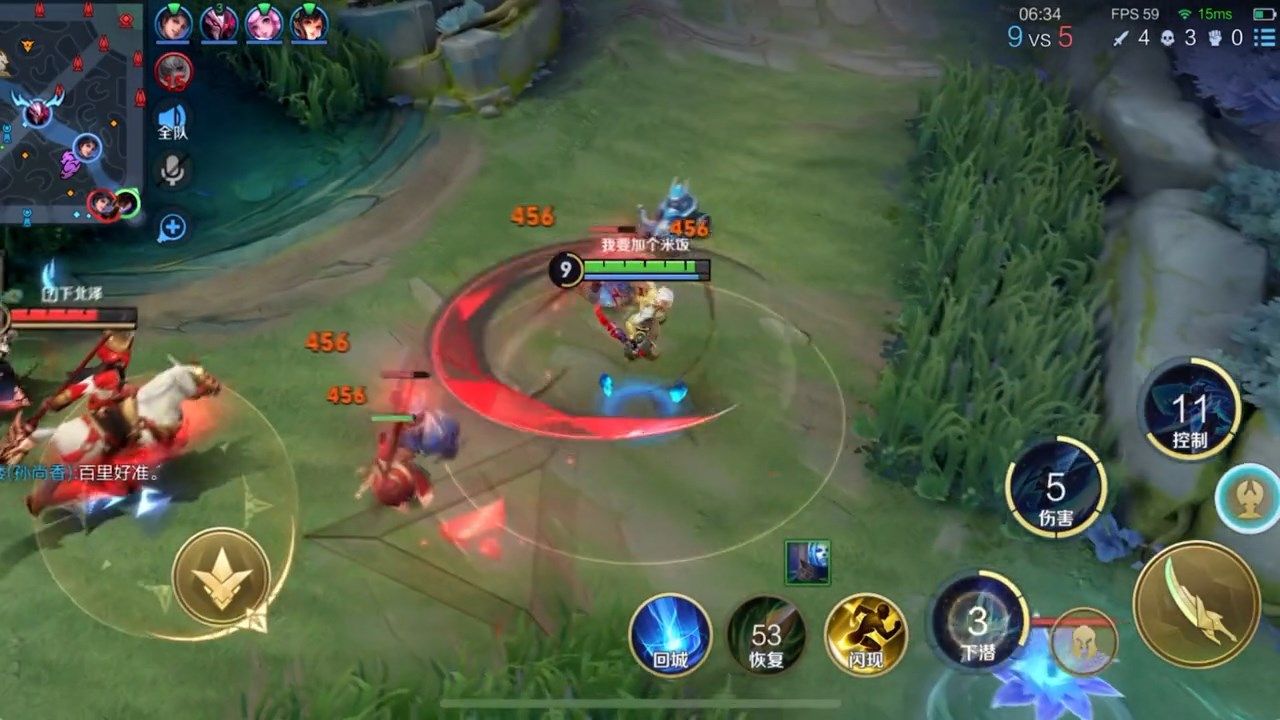Toggle the 全队 team voice speaker
The height and width of the screenshot is (720, 1280).
pyautogui.click(x=173, y=119)
